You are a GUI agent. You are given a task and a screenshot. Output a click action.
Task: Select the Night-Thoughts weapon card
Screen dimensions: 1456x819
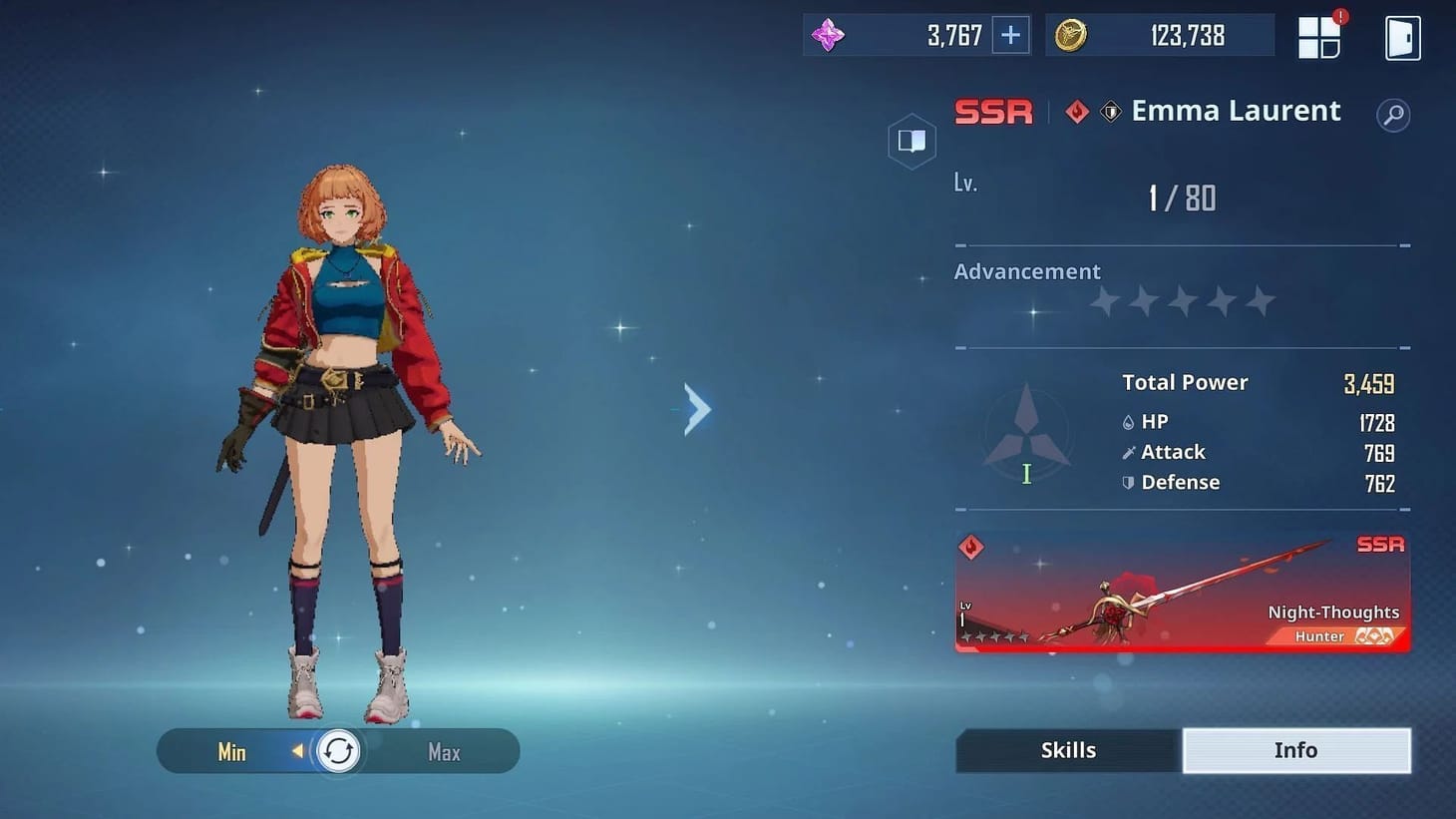1182,593
